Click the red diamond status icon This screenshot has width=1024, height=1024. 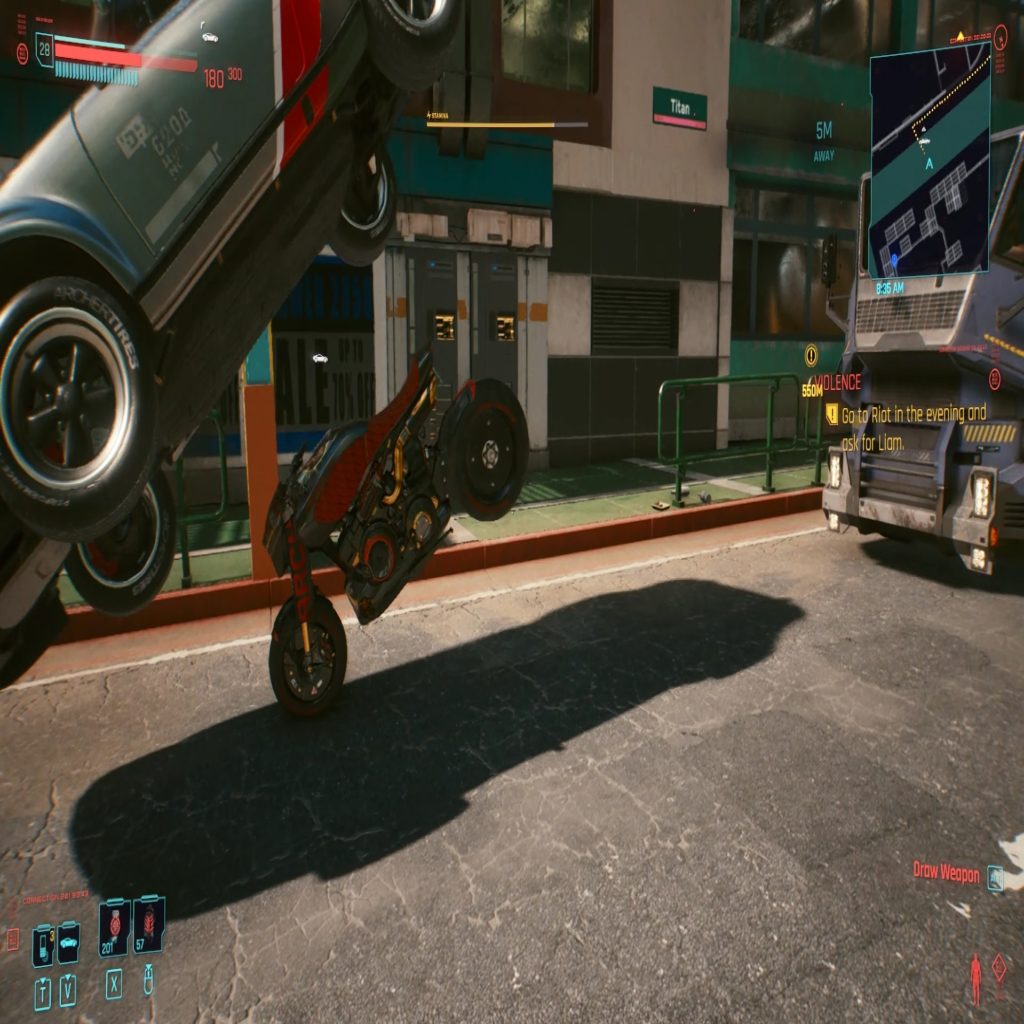click(999, 967)
